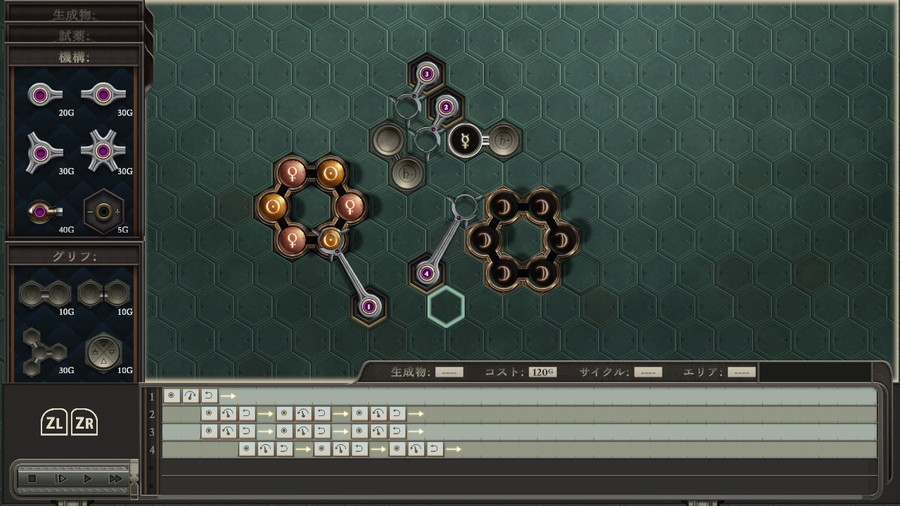900x506 pixels.
Task: Step the simulation forward one cycle
Action: coord(61,479)
